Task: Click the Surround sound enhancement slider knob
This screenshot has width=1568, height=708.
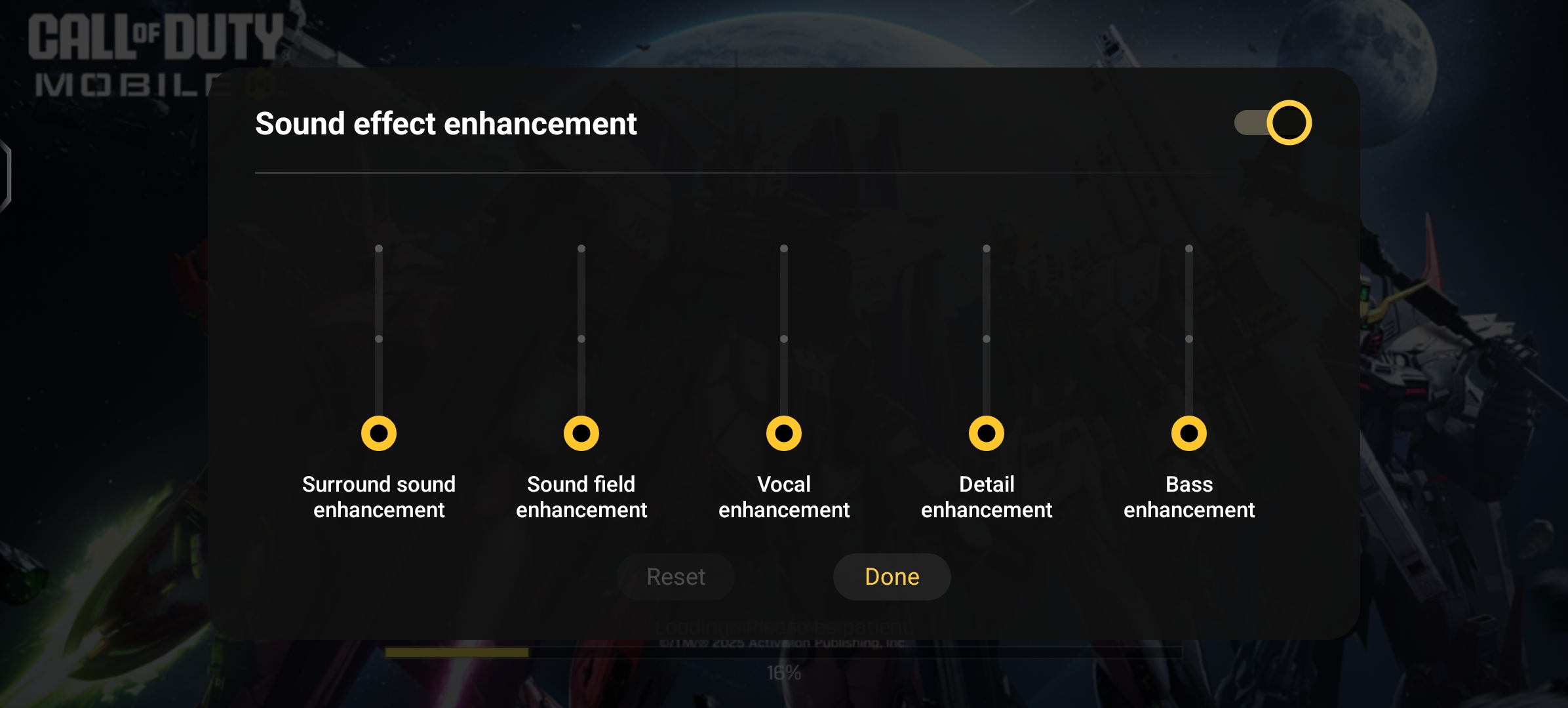Action: click(x=379, y=433)
